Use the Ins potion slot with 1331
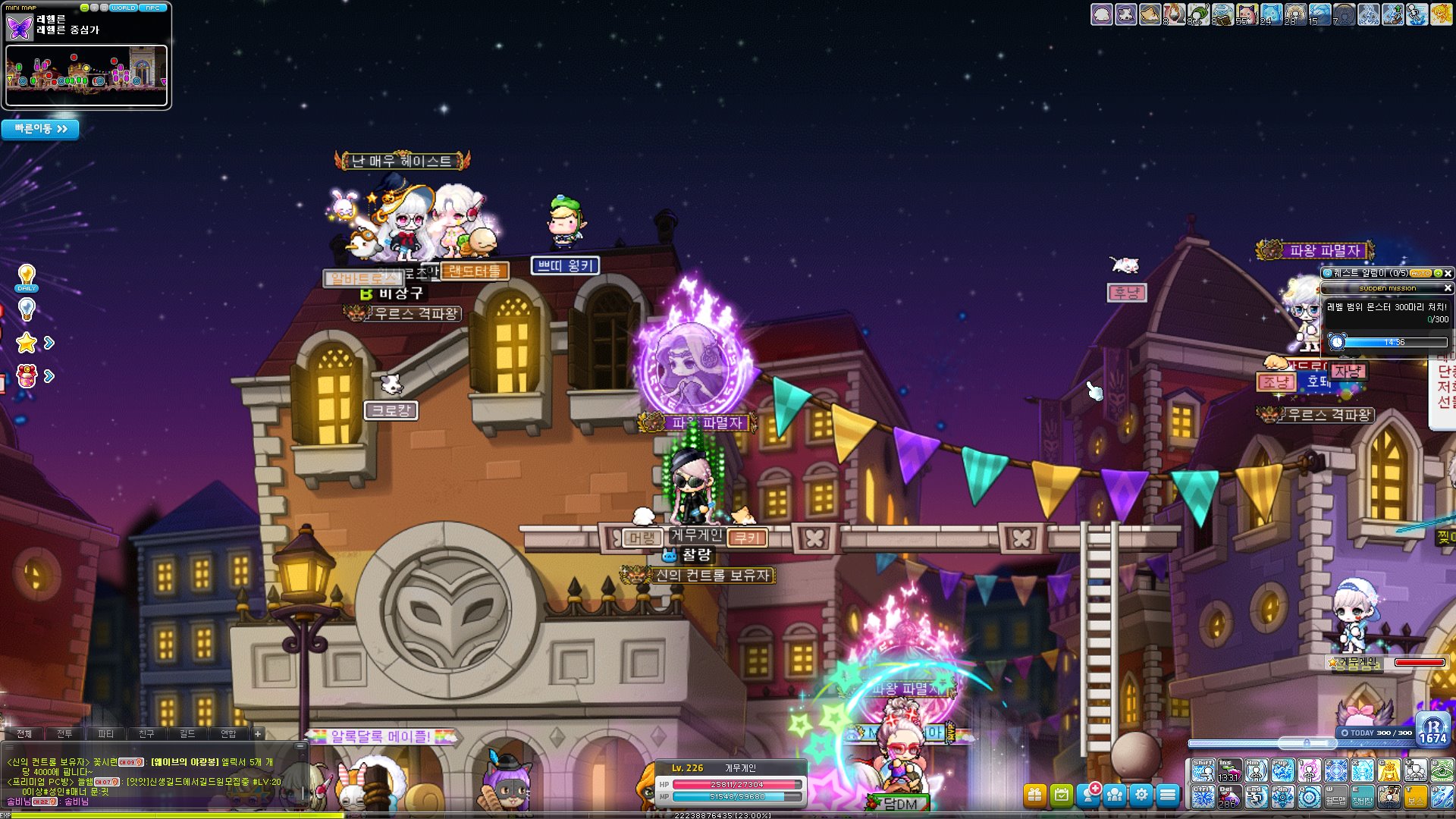 [1229, 770]
